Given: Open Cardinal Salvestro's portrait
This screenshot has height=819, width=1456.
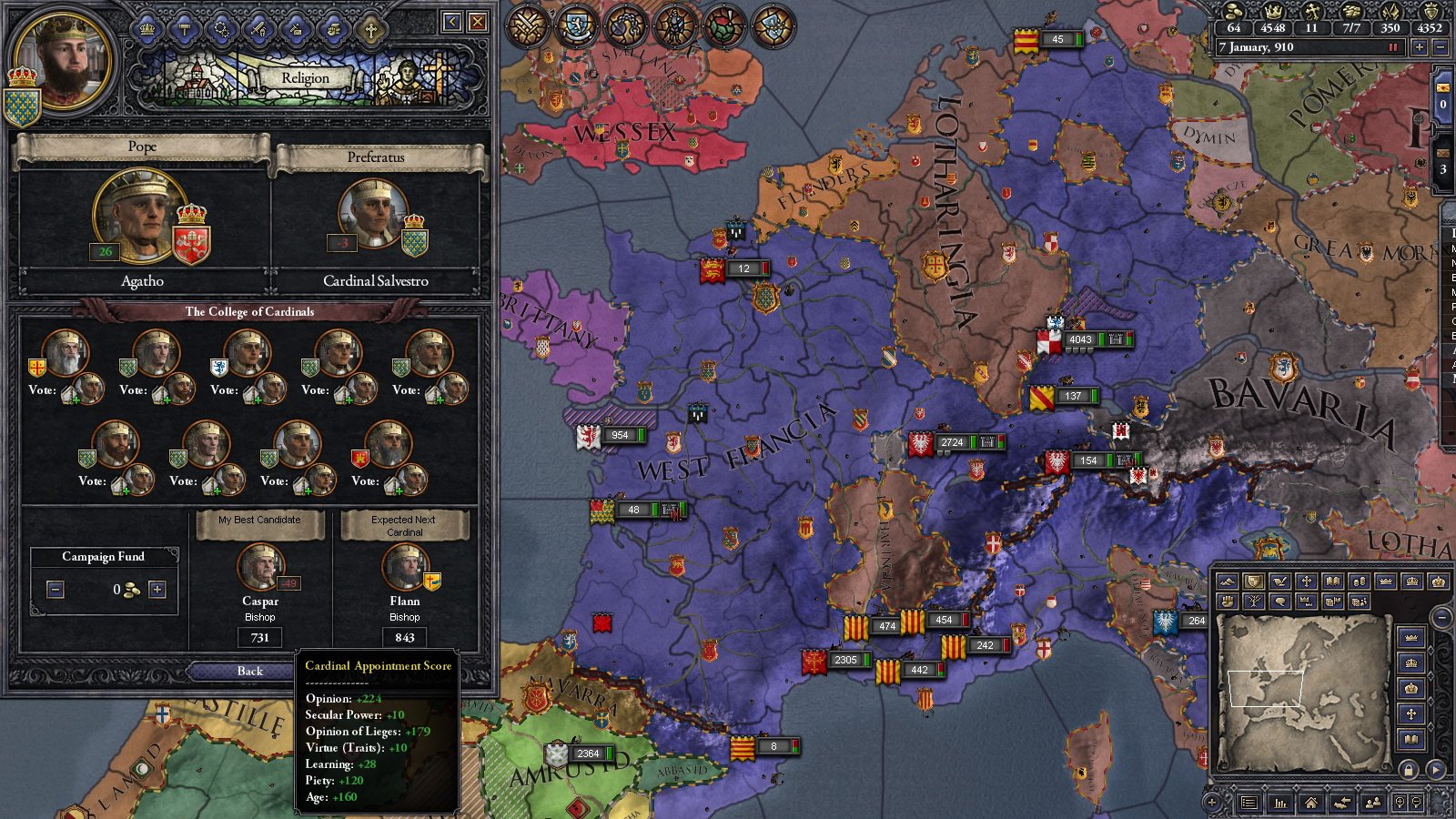Looking at the screenshot, I should [x=373, y=215].
